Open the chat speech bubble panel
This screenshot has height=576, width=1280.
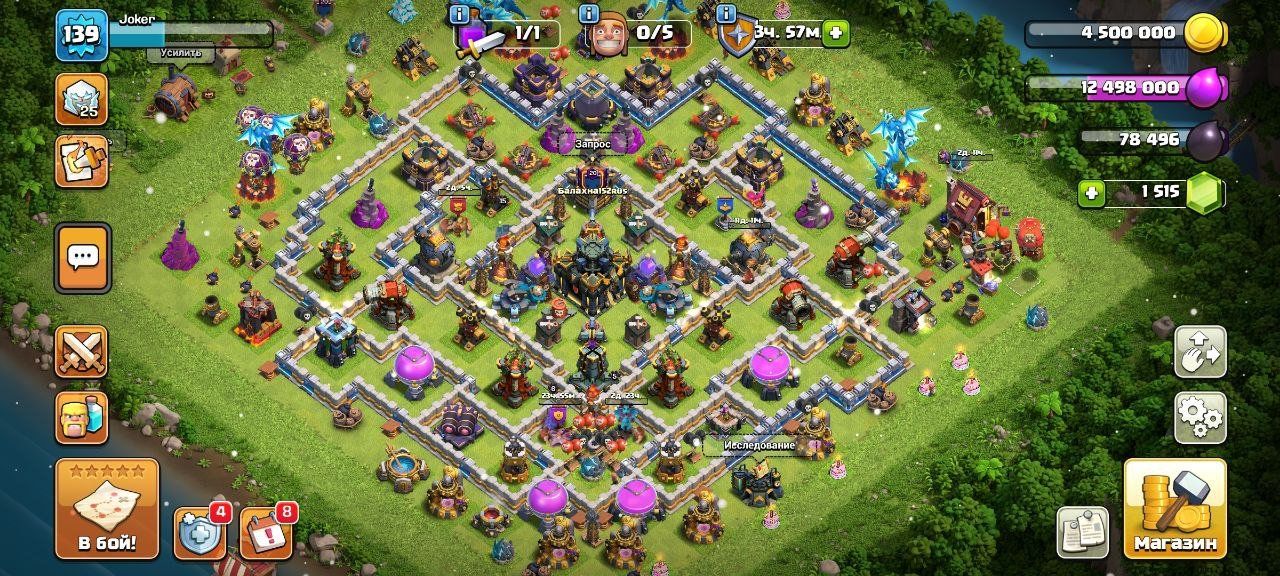(82, 258)
